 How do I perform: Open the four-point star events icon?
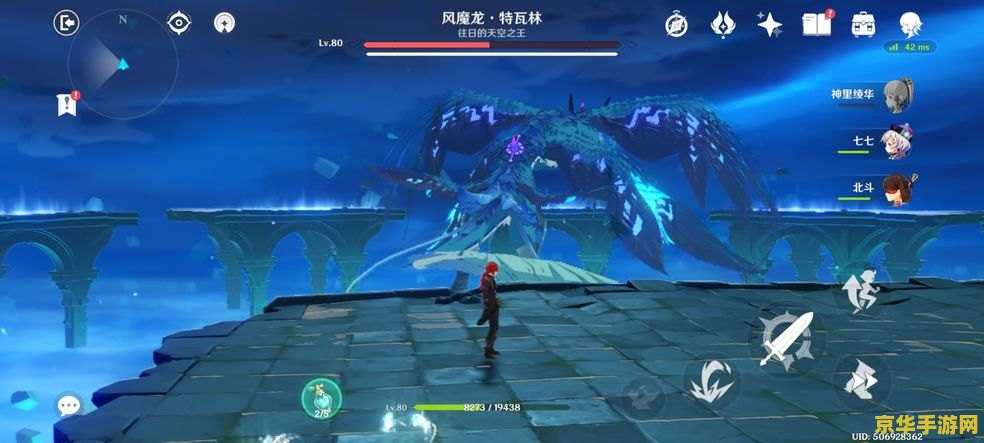(769, 24)
